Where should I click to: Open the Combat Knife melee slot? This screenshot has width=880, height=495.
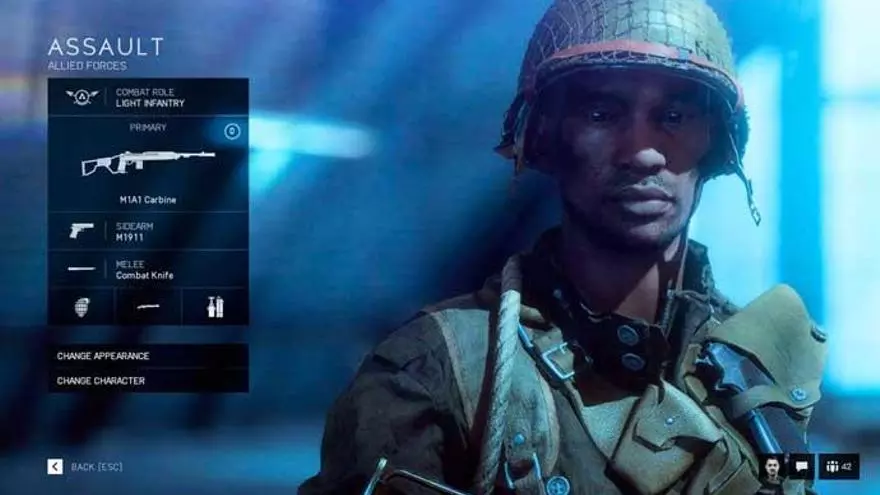[x=148, y=269]
